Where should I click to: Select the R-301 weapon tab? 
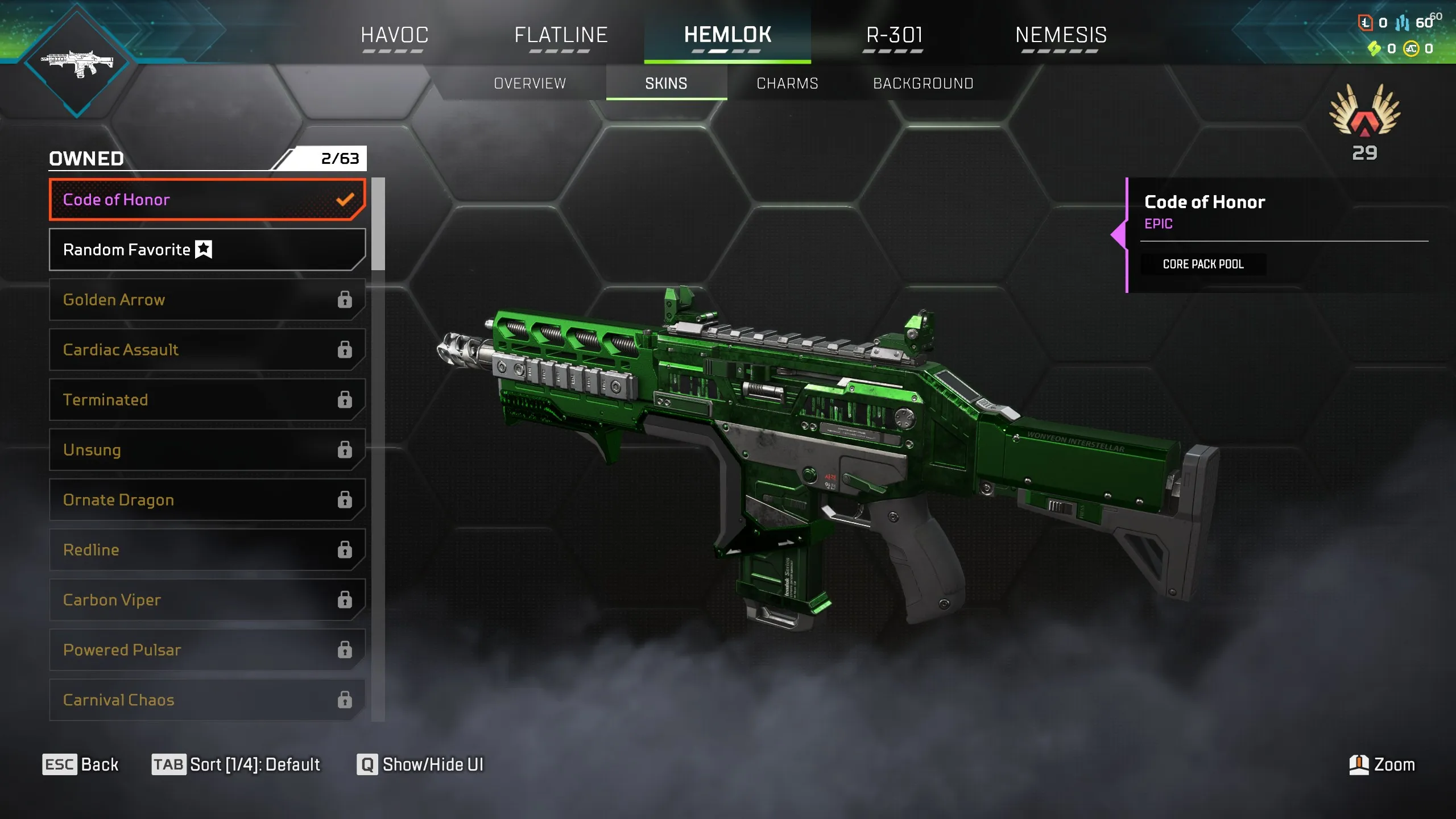(894, 35)
